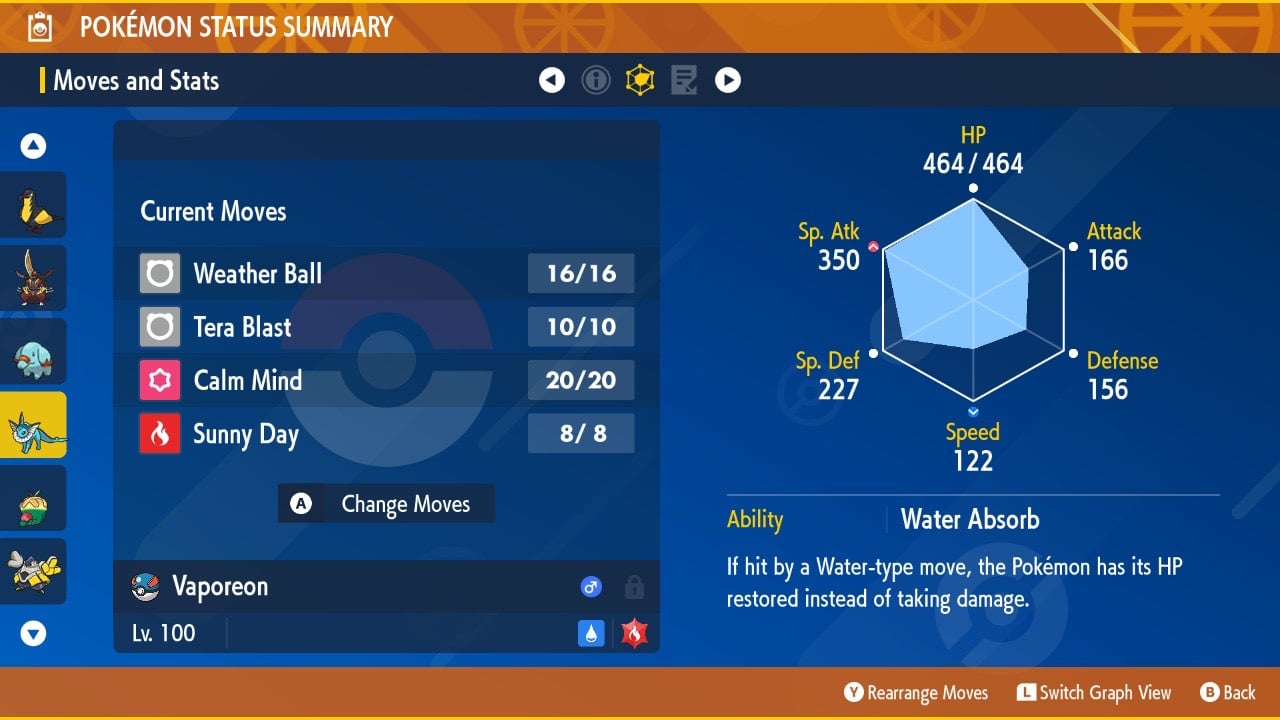Select the yellow Tera hexagon page icon

pyautogui.click(x=640, y=80)
